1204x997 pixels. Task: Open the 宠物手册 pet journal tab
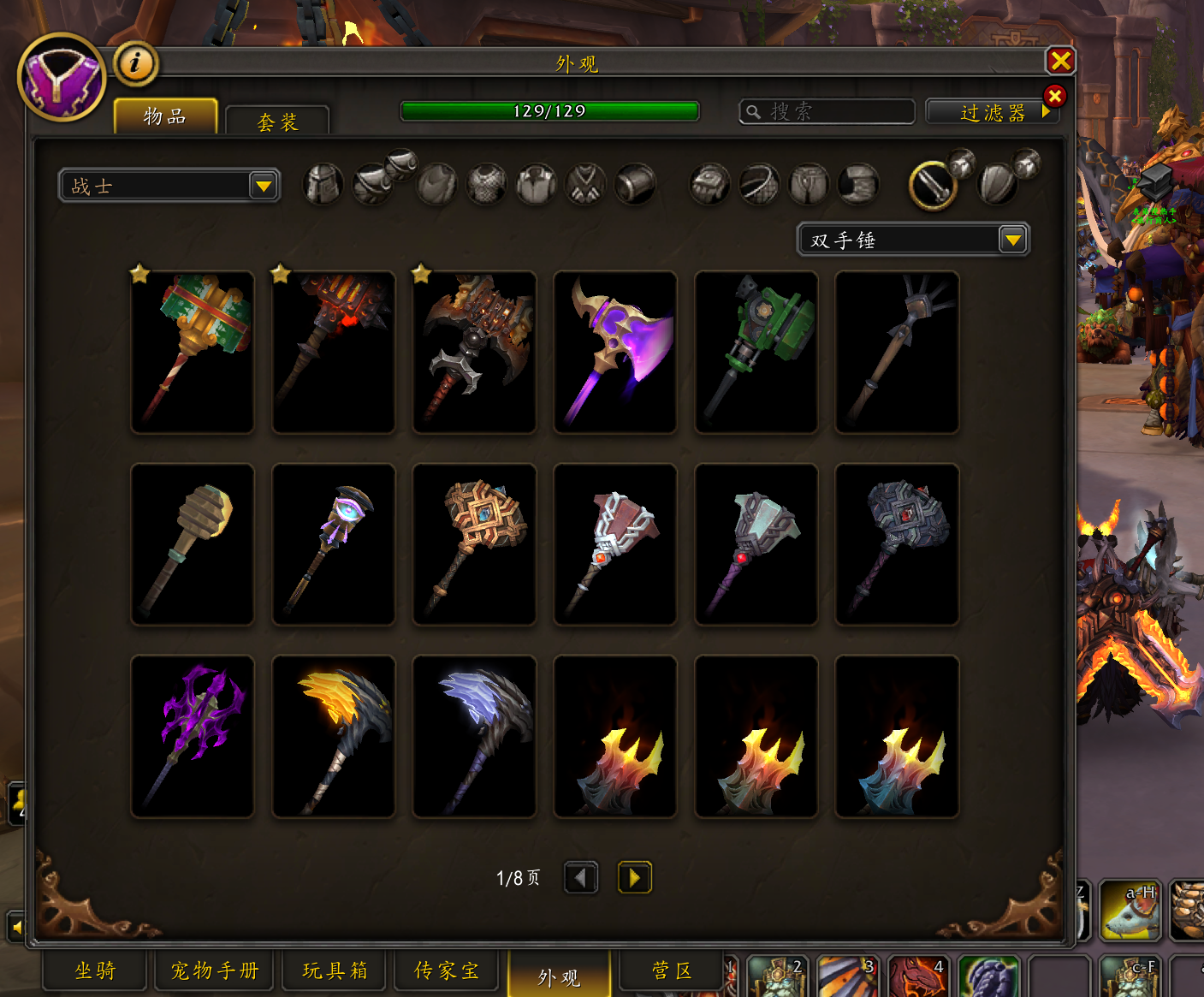pos(215,970)
